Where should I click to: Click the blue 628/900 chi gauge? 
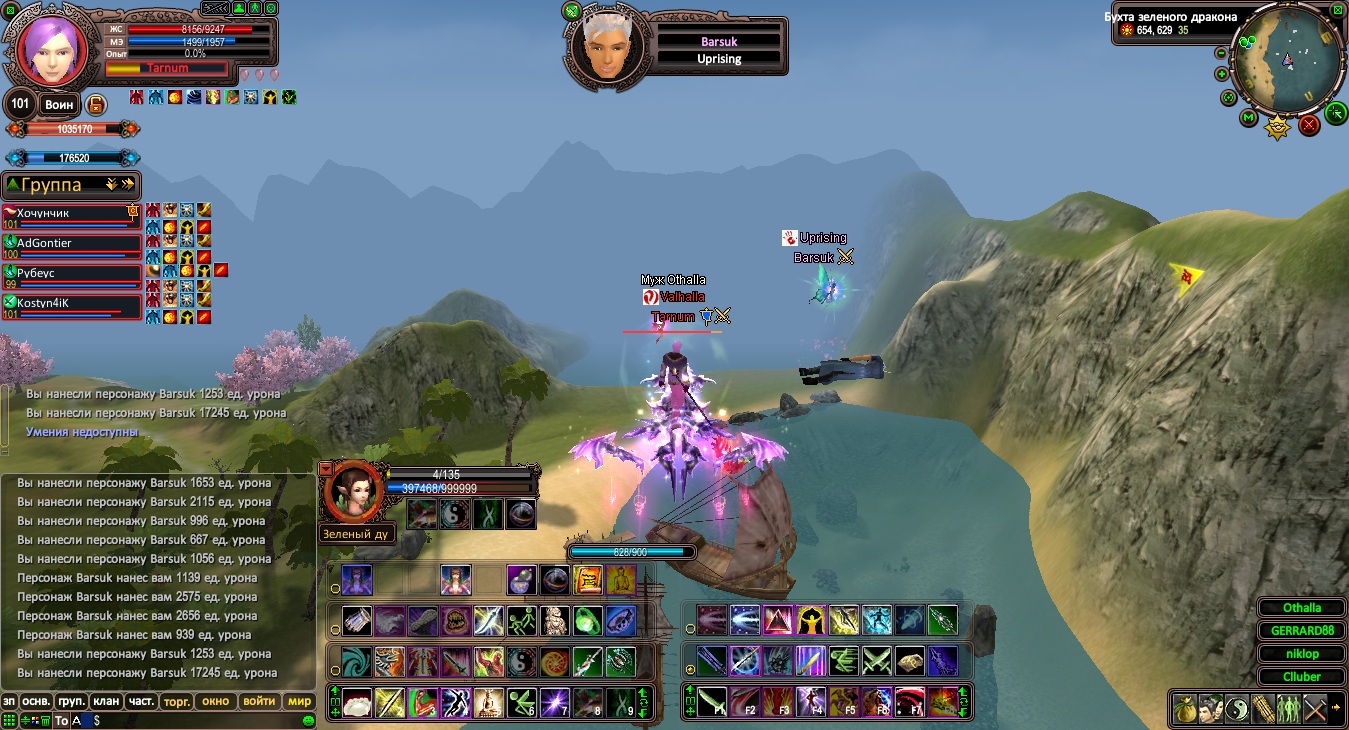point(631,551)
